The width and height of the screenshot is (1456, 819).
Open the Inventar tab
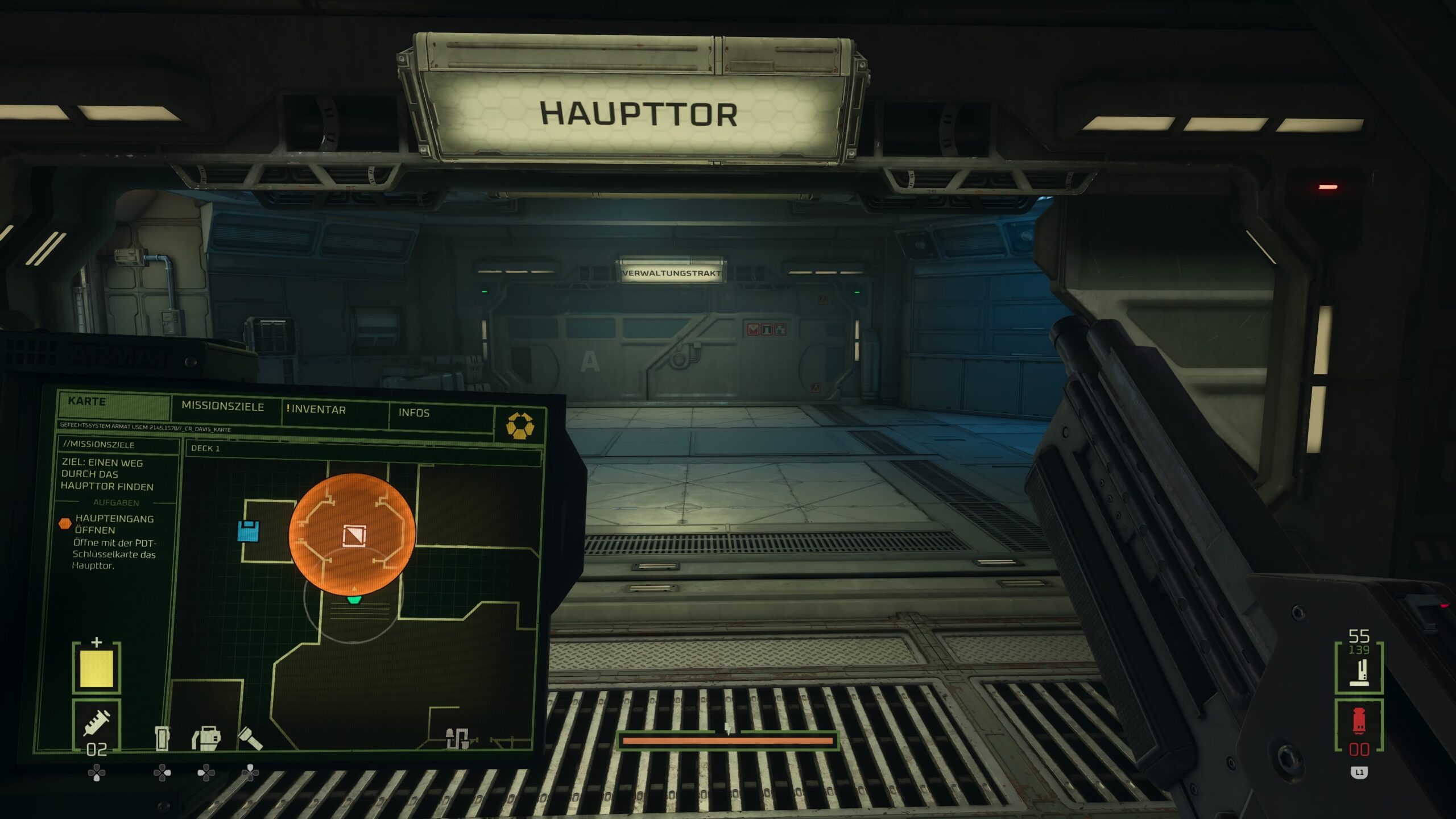[318, 410]
